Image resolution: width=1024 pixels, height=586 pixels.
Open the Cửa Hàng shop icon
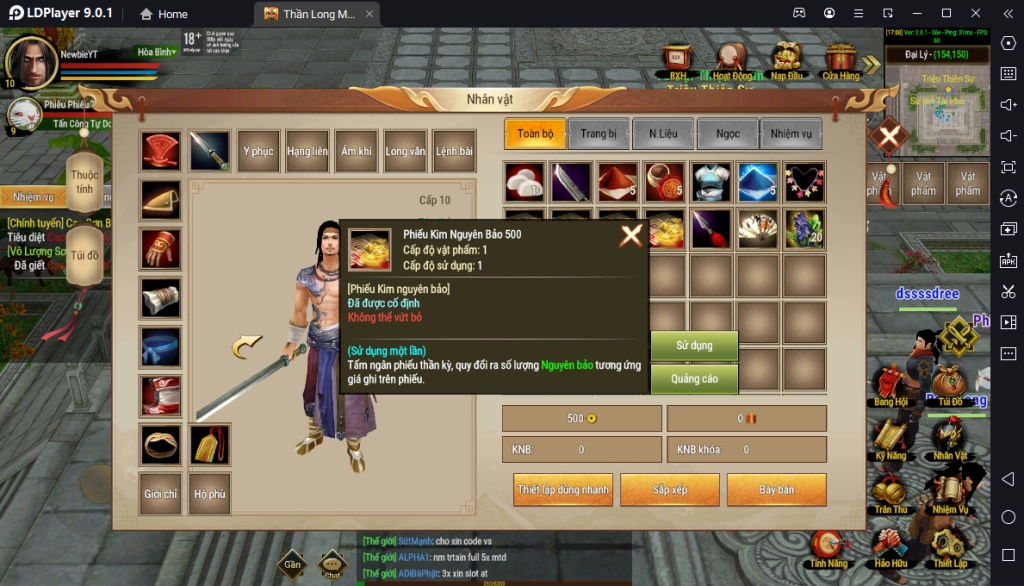click(840, 62)
